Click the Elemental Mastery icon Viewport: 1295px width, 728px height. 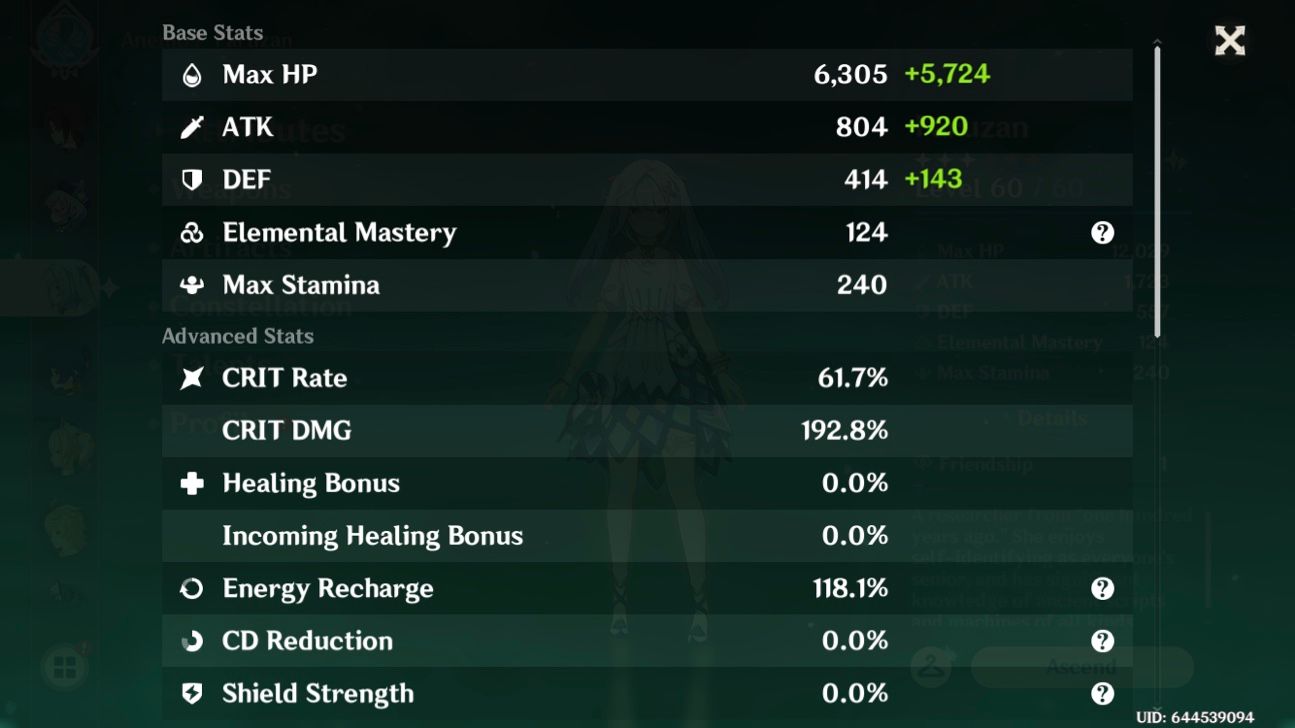(193, 232)
